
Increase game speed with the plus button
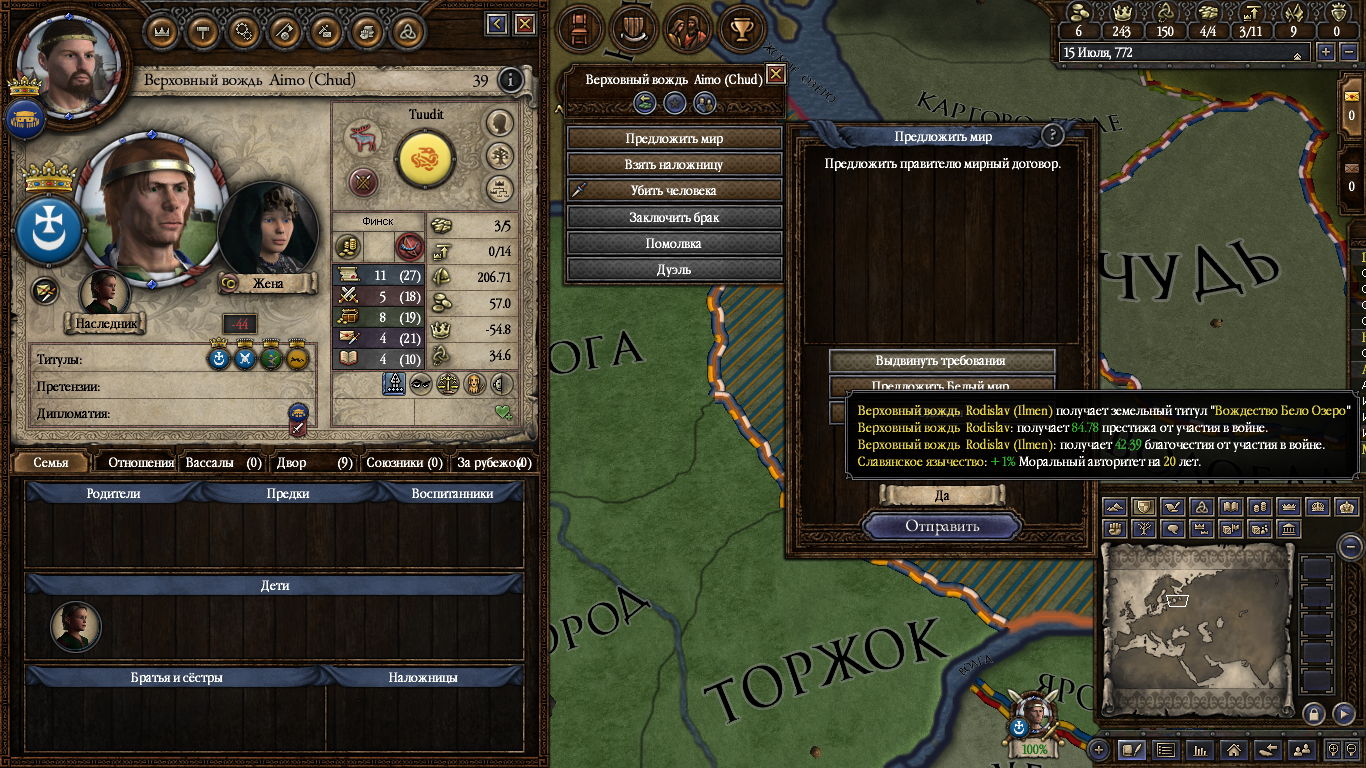tap(1326, 53)
